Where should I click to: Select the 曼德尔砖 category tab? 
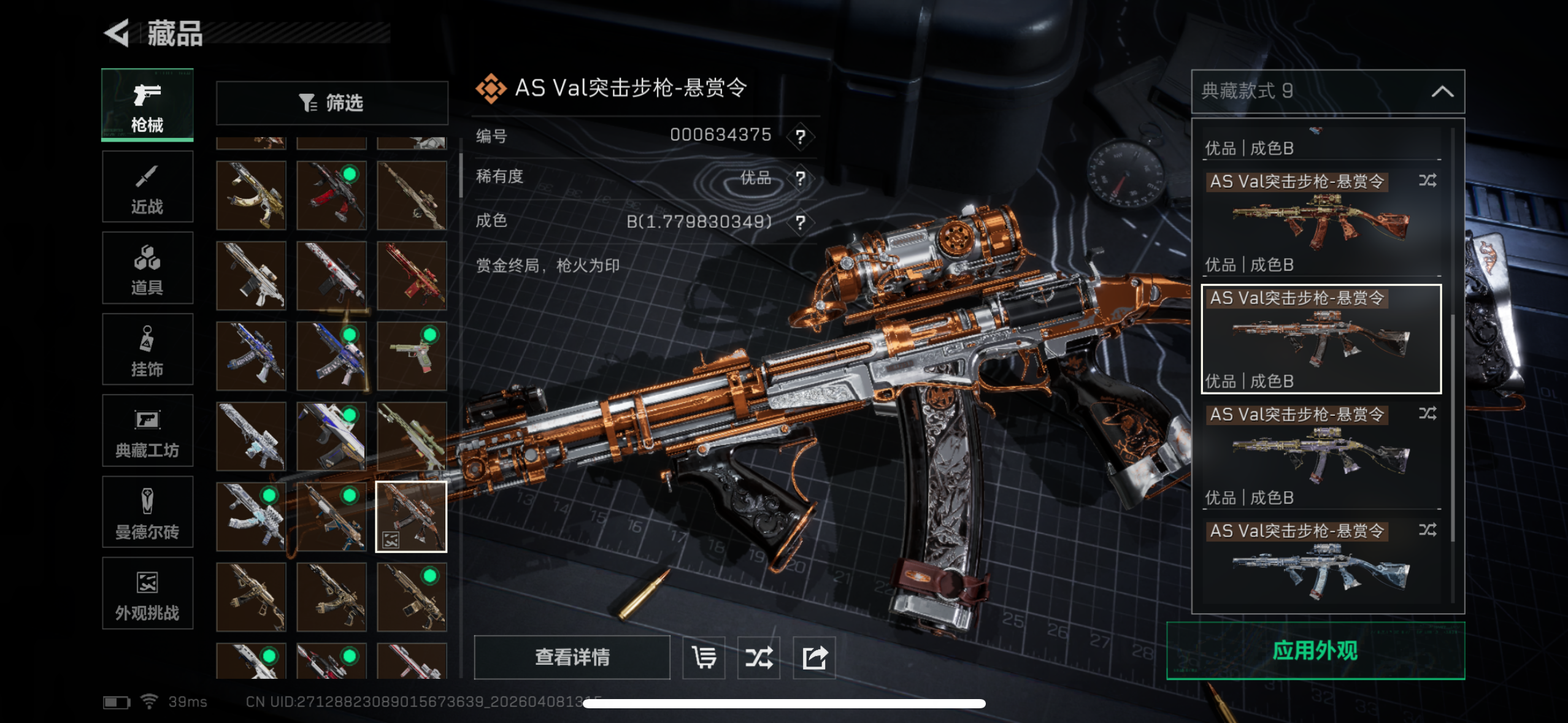click(147, 512)
